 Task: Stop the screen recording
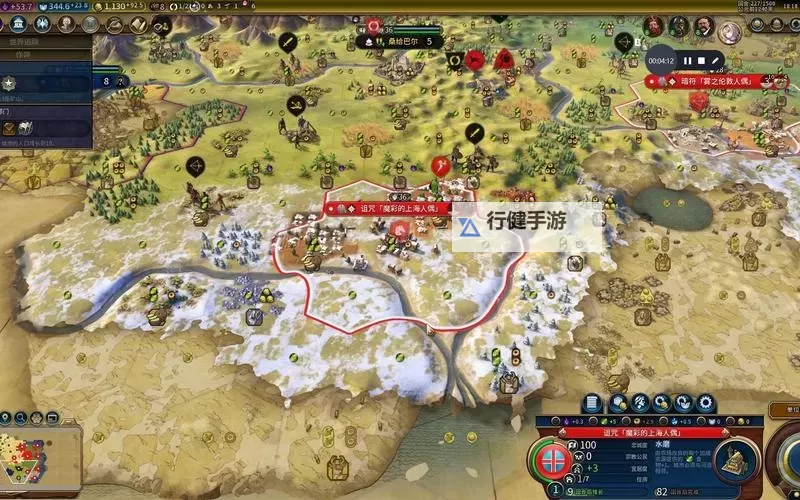702,61
